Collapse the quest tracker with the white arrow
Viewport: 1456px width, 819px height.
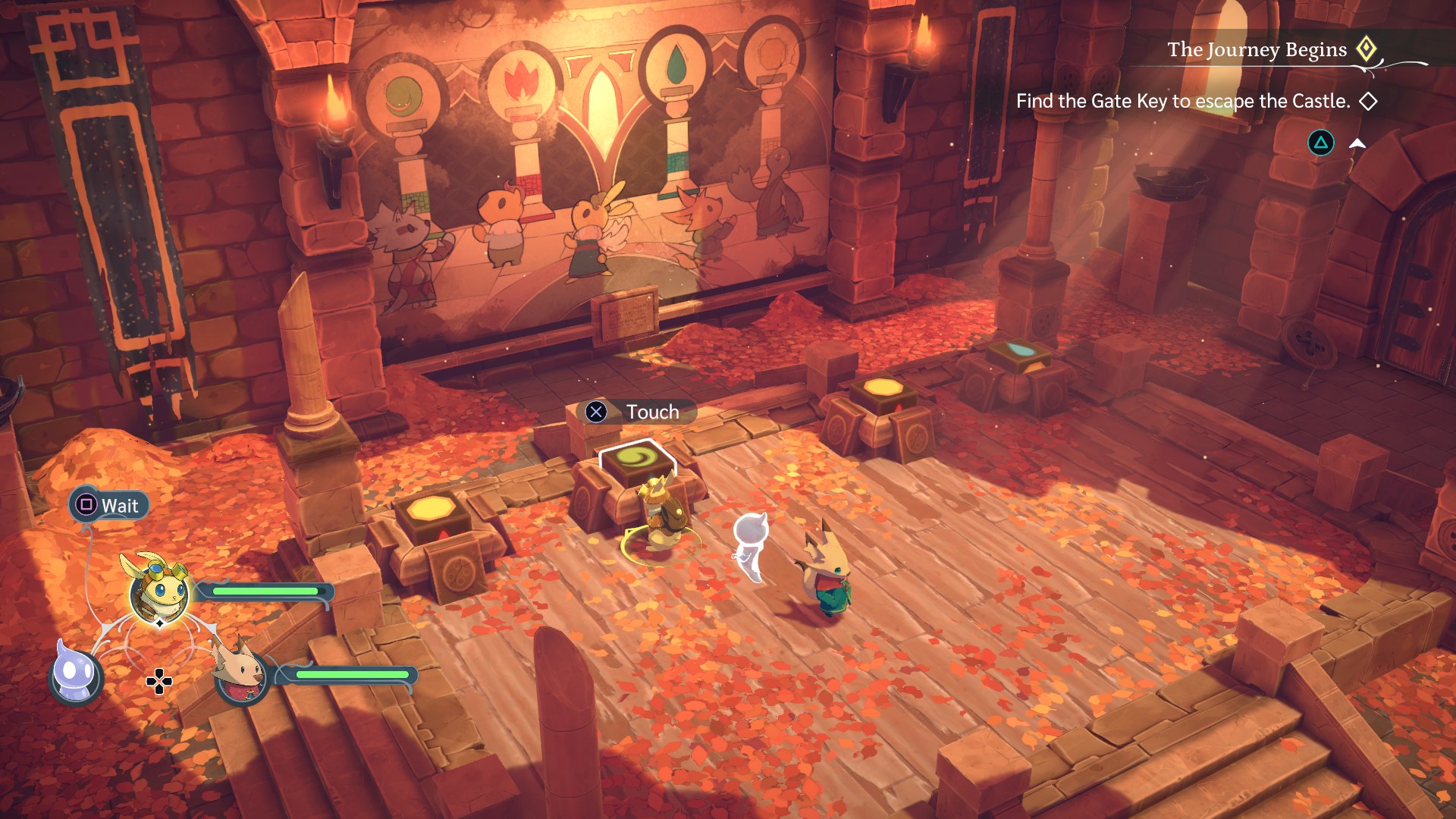pyautogui.click(x=1357, y=143)
